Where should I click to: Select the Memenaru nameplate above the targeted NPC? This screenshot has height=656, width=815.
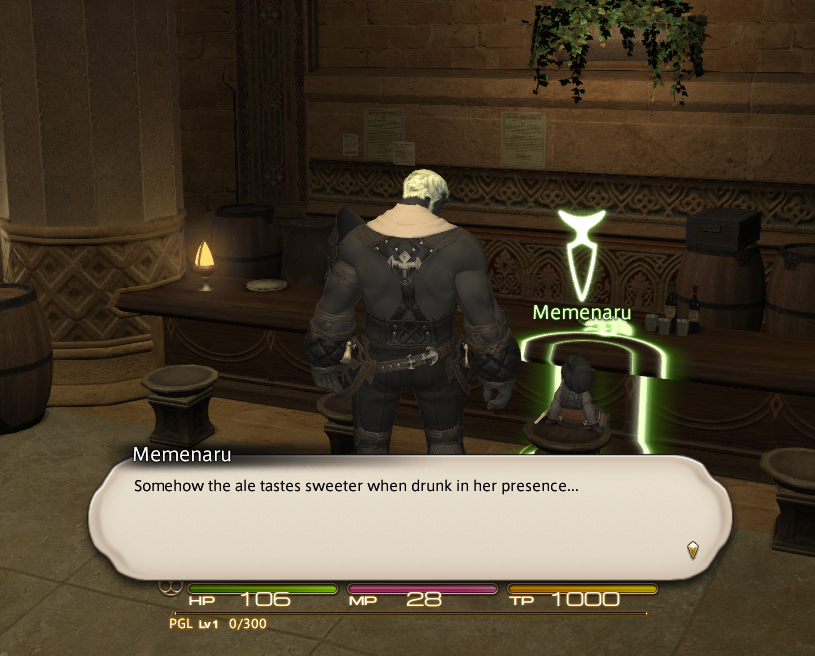(582, 312)
